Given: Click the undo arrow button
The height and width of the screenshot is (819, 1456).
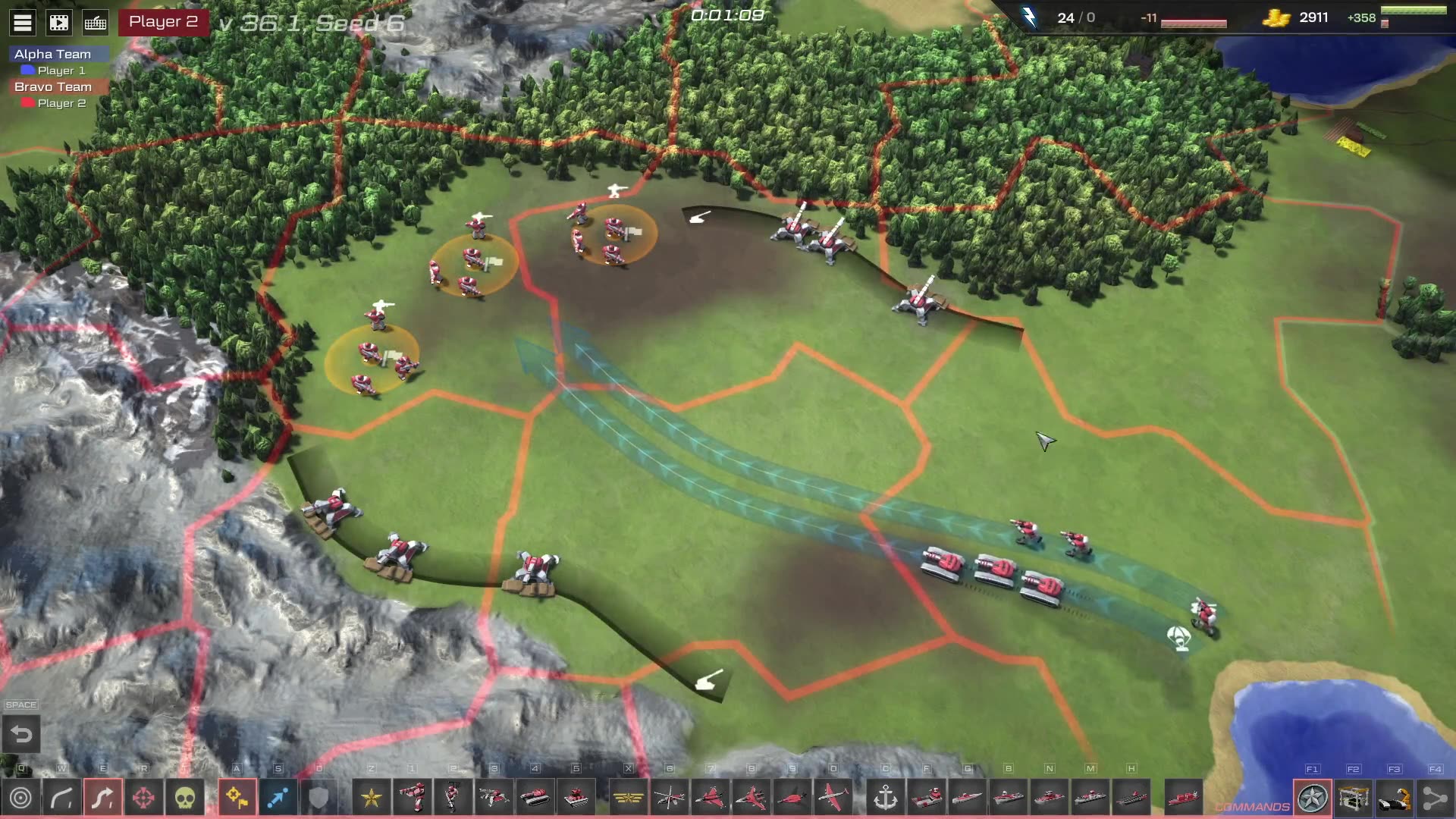Looking at the screenshot, I should 21,734.
